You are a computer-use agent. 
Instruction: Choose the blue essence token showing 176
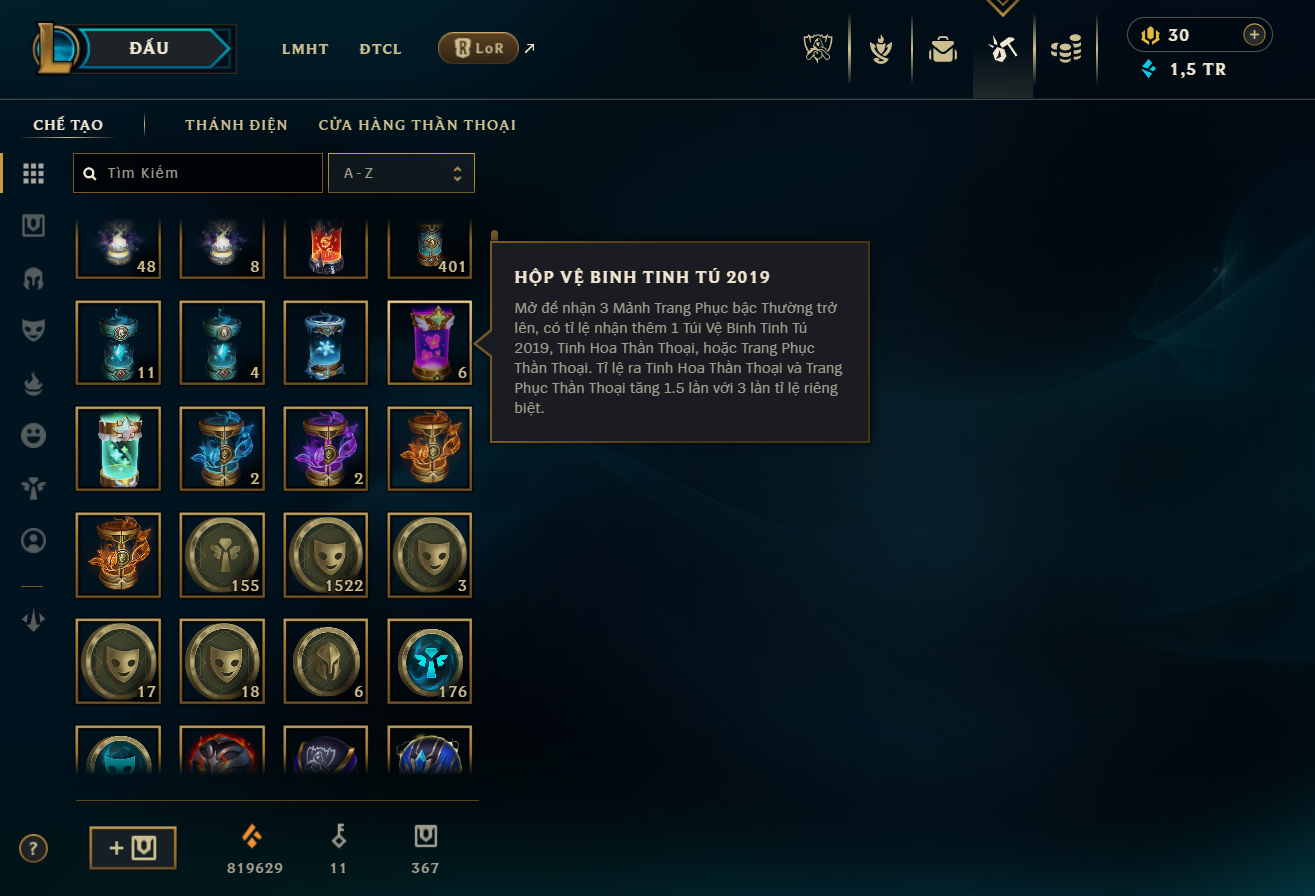coord(429,661)
